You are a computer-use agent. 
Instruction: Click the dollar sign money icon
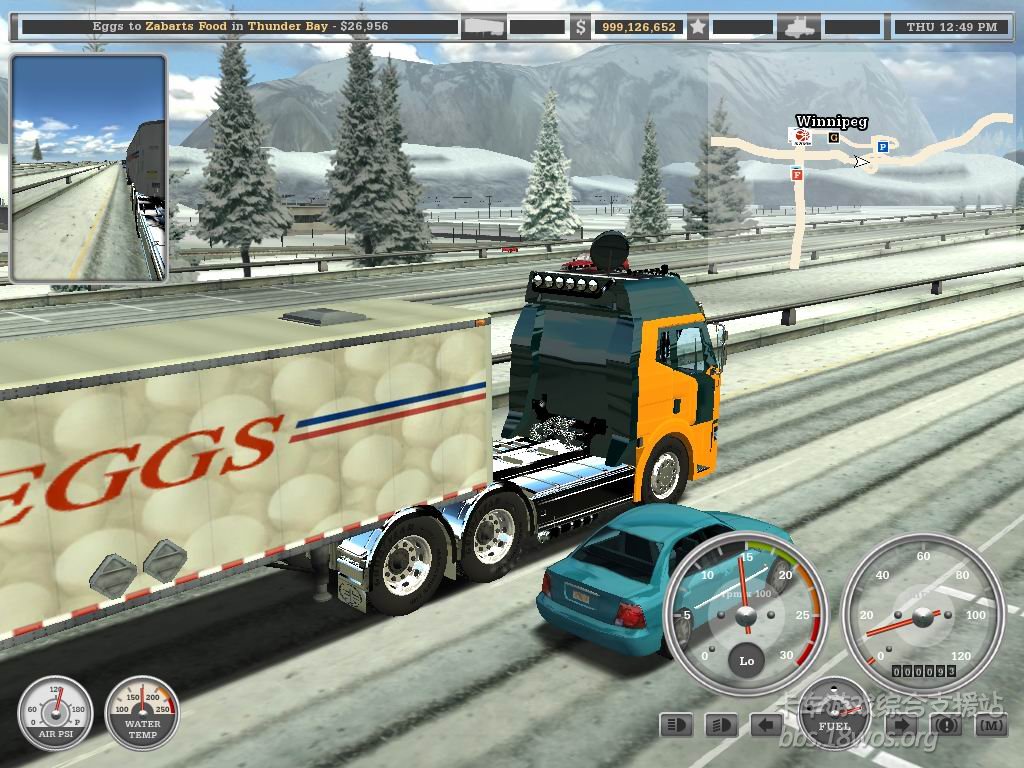coord(580,27)
